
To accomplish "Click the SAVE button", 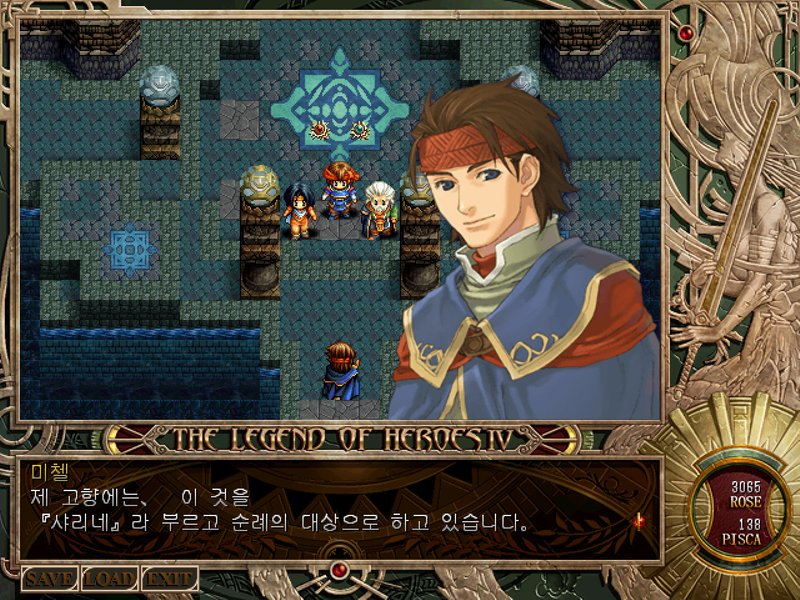I will (50, 578).
